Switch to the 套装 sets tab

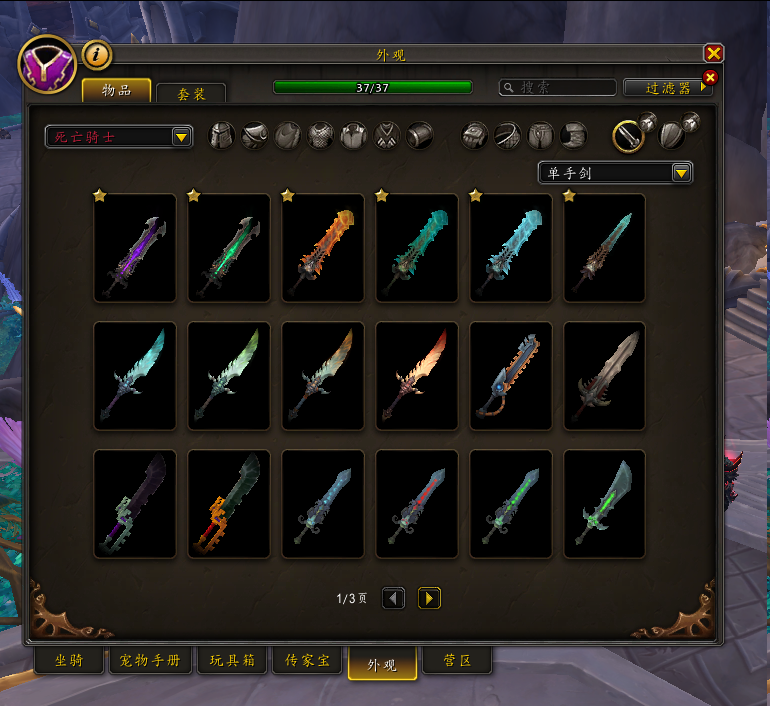click(x=192, y=93)
